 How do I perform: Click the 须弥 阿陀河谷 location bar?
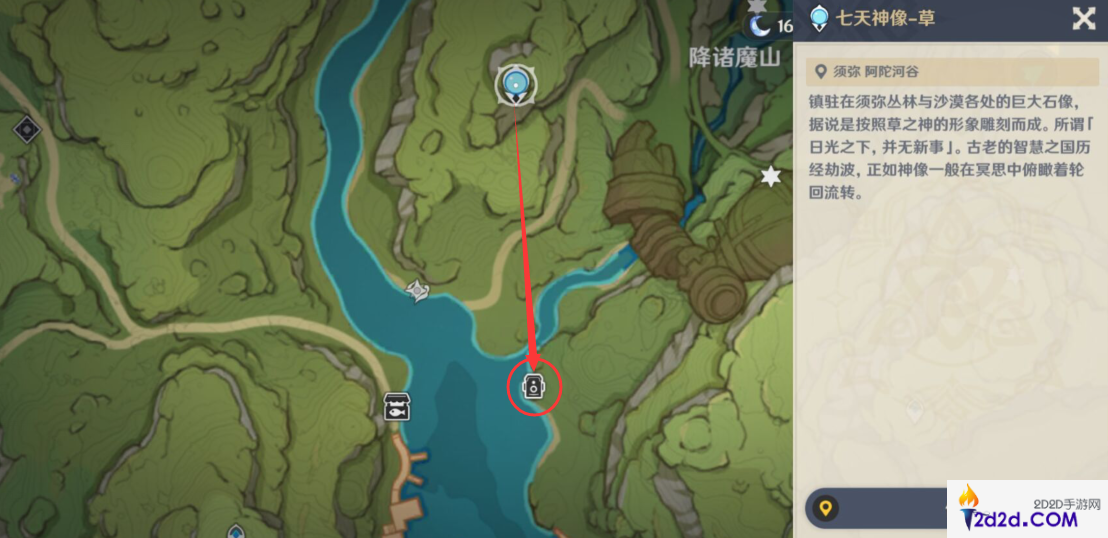point(950,71)
